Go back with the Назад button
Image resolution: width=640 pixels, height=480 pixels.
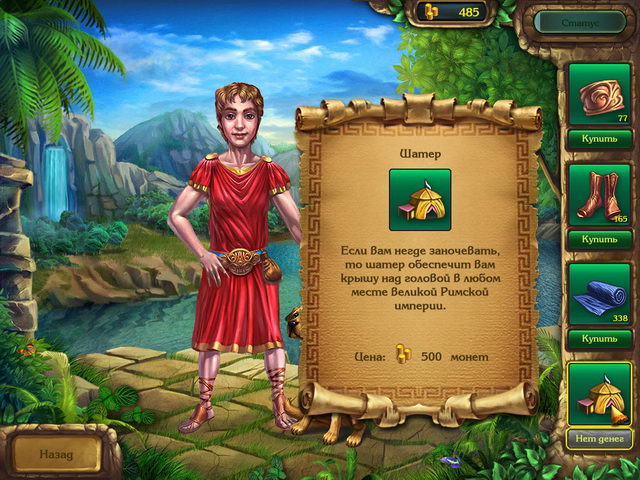(x=56, y=453)
